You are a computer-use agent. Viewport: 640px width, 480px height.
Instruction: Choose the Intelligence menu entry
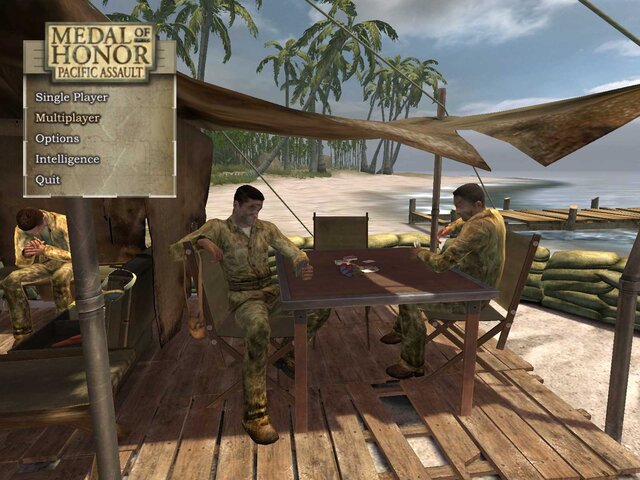(67, 159)
